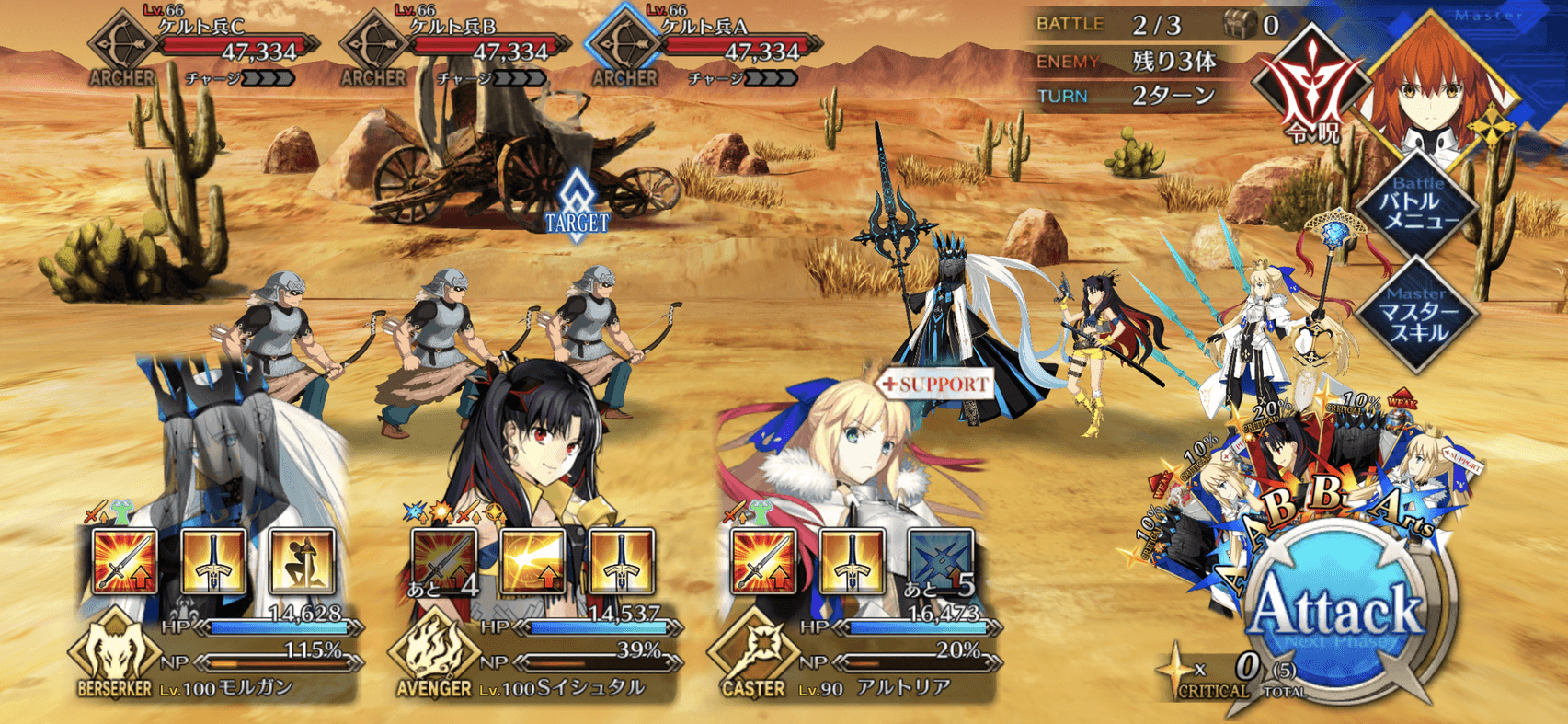Select Artoria Caster's skill on cooldown 5

(940, 560)
